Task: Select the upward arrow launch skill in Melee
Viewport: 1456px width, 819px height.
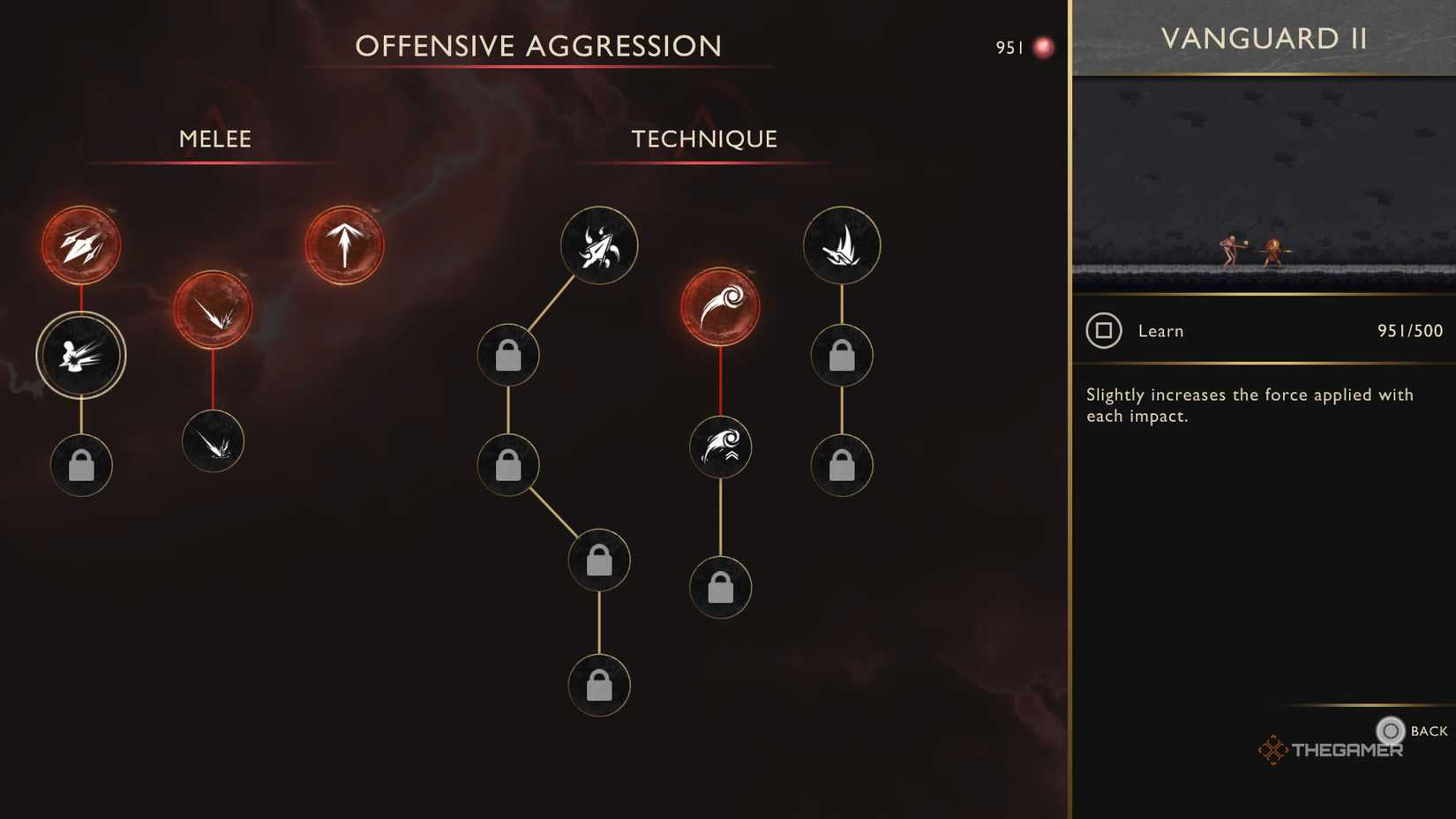Action: pyautogui.click(x=344, y=244)
